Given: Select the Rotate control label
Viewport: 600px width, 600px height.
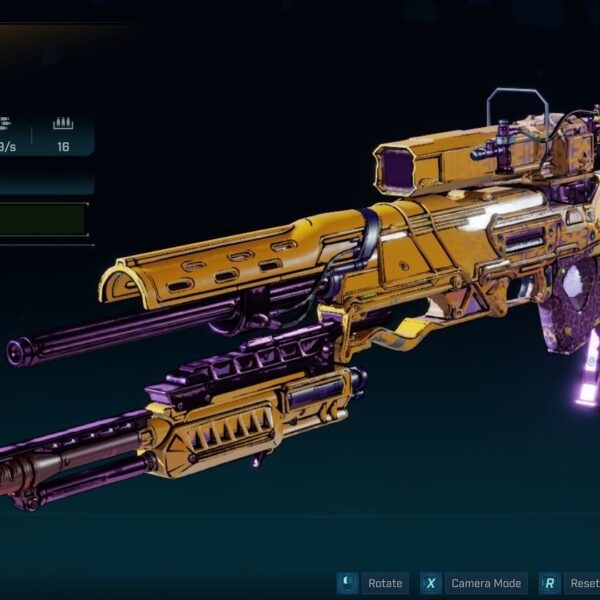Looking at the screenshot, I should point(385,584).
